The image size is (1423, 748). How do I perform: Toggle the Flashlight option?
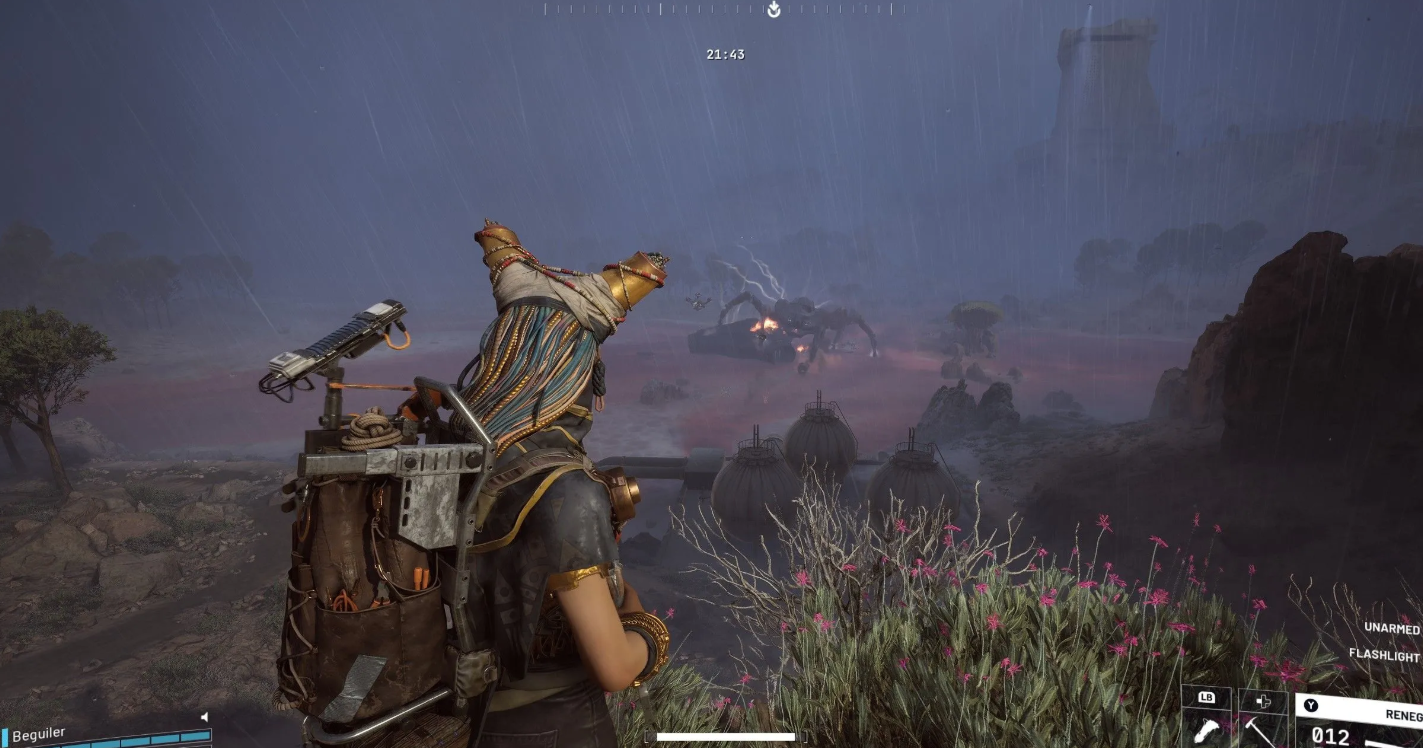[x=1384, y=656]
